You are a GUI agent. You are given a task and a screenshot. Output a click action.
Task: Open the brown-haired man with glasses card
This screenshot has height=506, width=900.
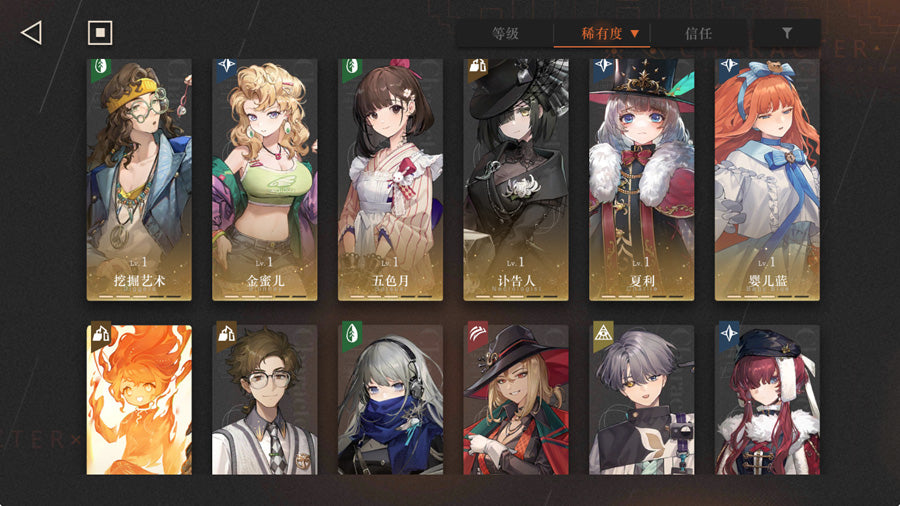click(265, 399)
